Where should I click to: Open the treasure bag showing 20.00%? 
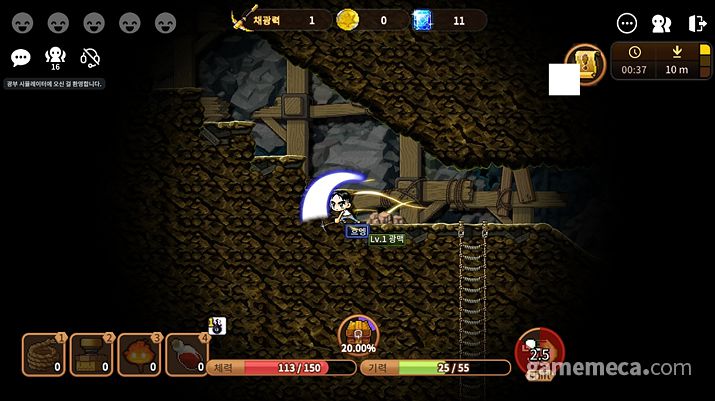tap(357, 333)
